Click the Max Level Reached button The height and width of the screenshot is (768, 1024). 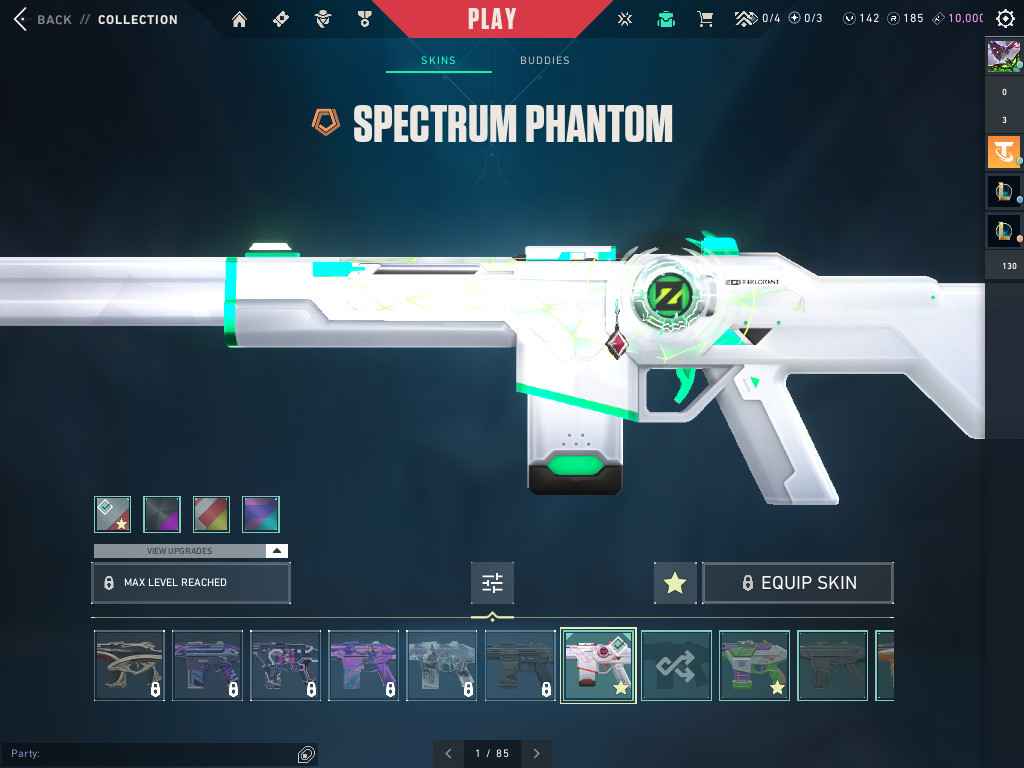pos(190,583)
